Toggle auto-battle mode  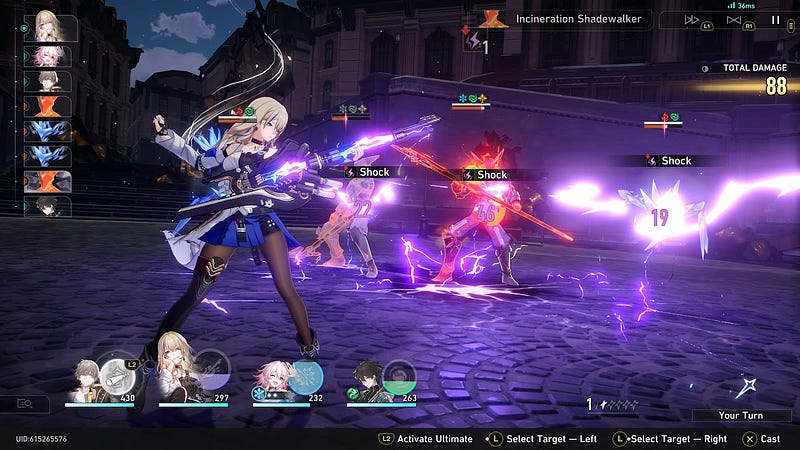(734, 20)
